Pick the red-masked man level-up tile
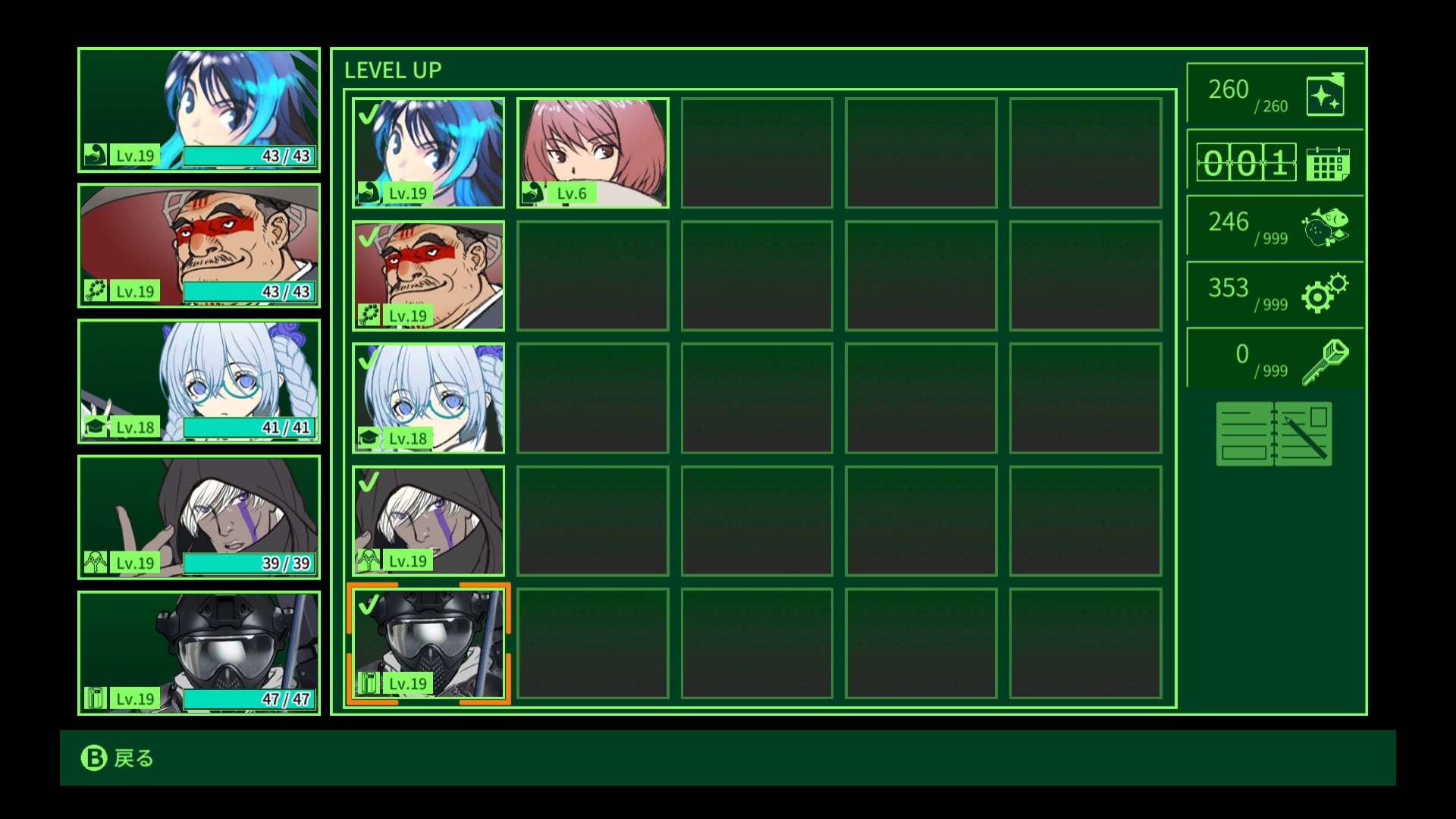 (x=428, y=275)
